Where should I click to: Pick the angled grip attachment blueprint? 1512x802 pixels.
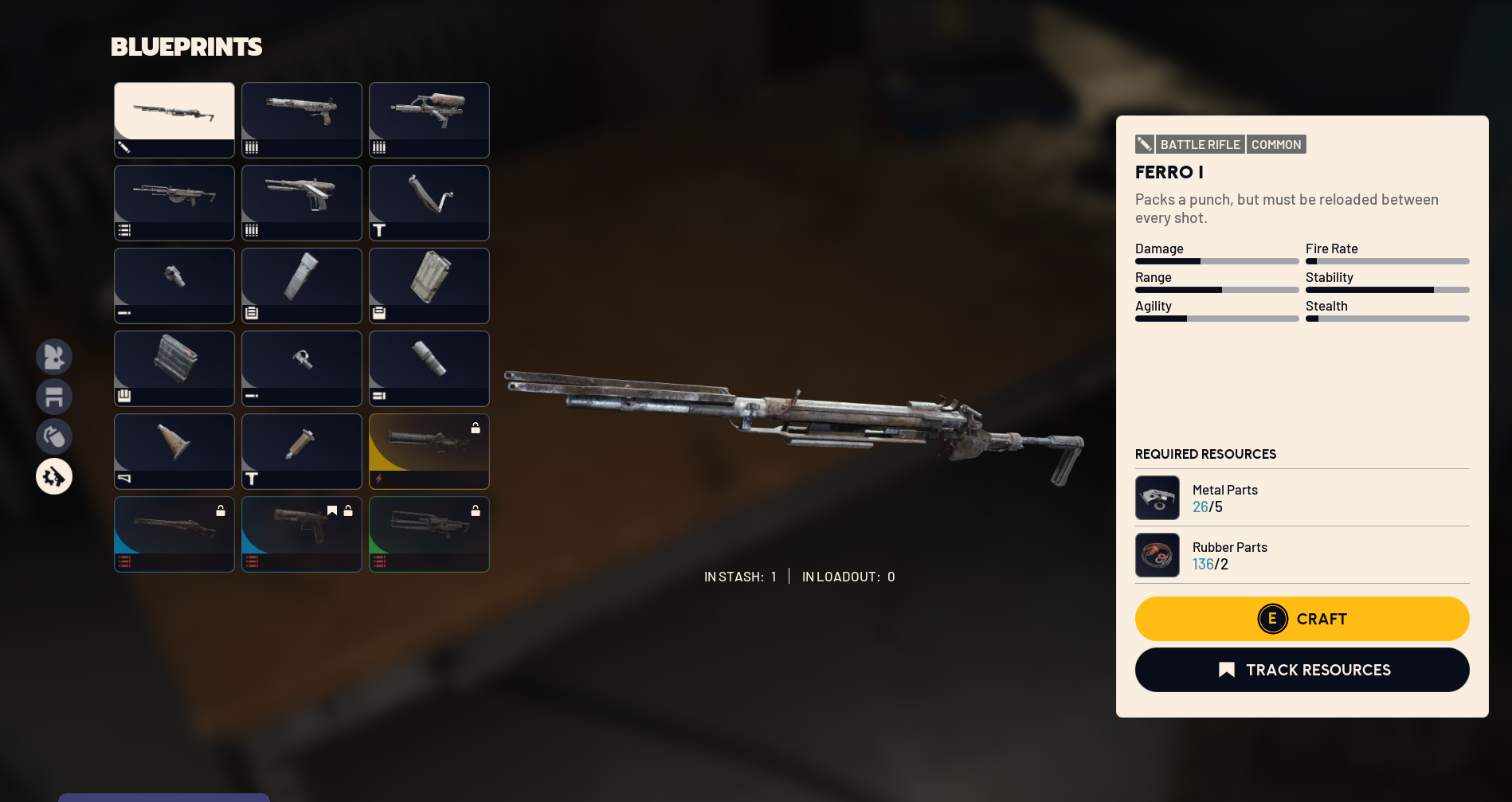point(429,202)
